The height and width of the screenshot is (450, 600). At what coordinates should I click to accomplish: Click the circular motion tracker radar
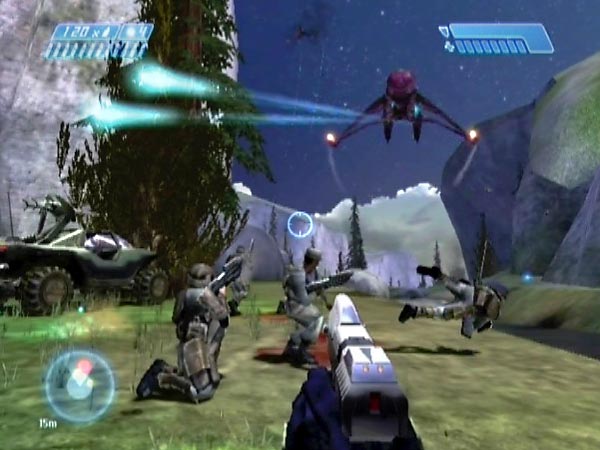(79, 385)
